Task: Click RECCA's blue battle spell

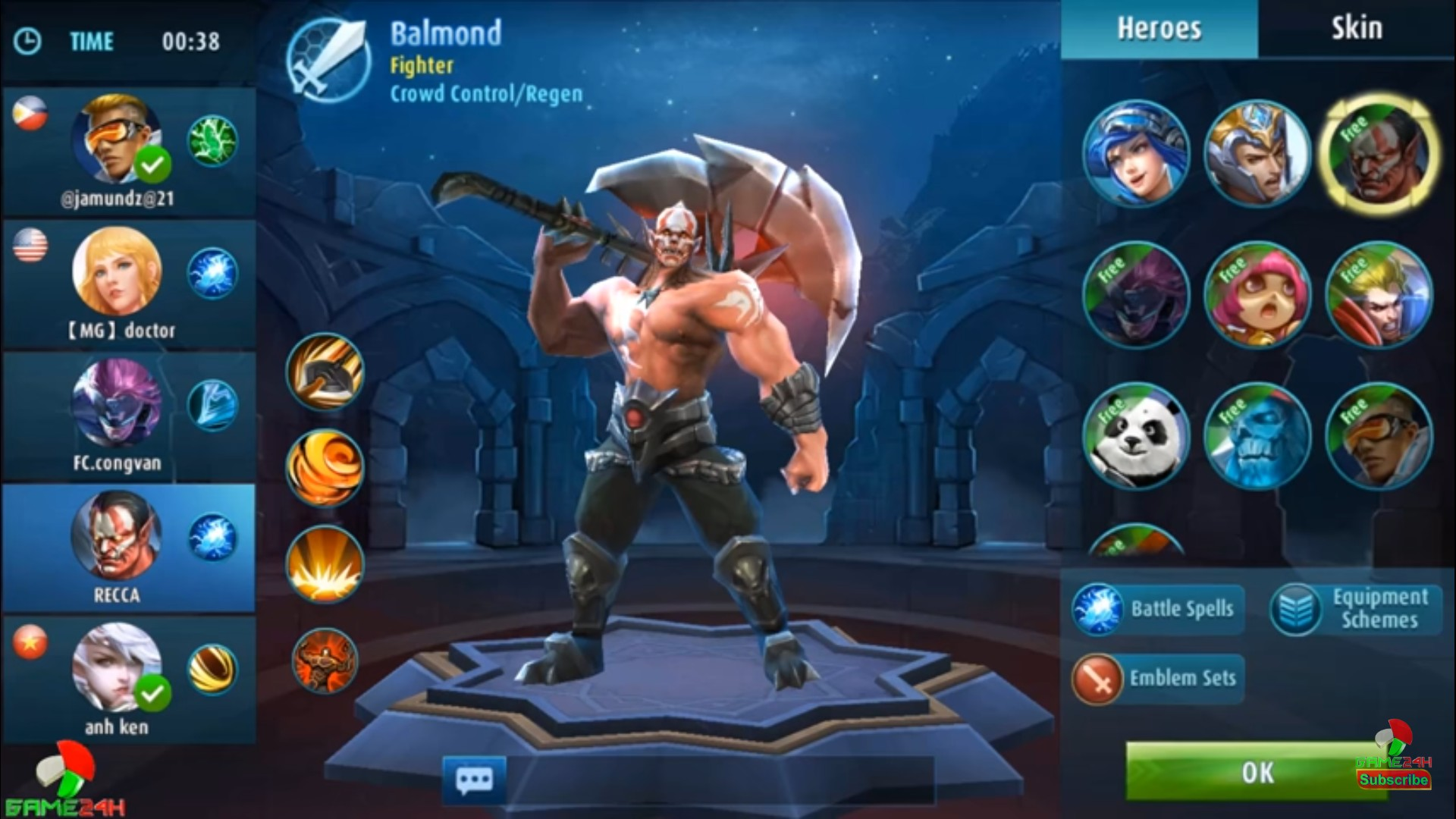Action: 212,536
